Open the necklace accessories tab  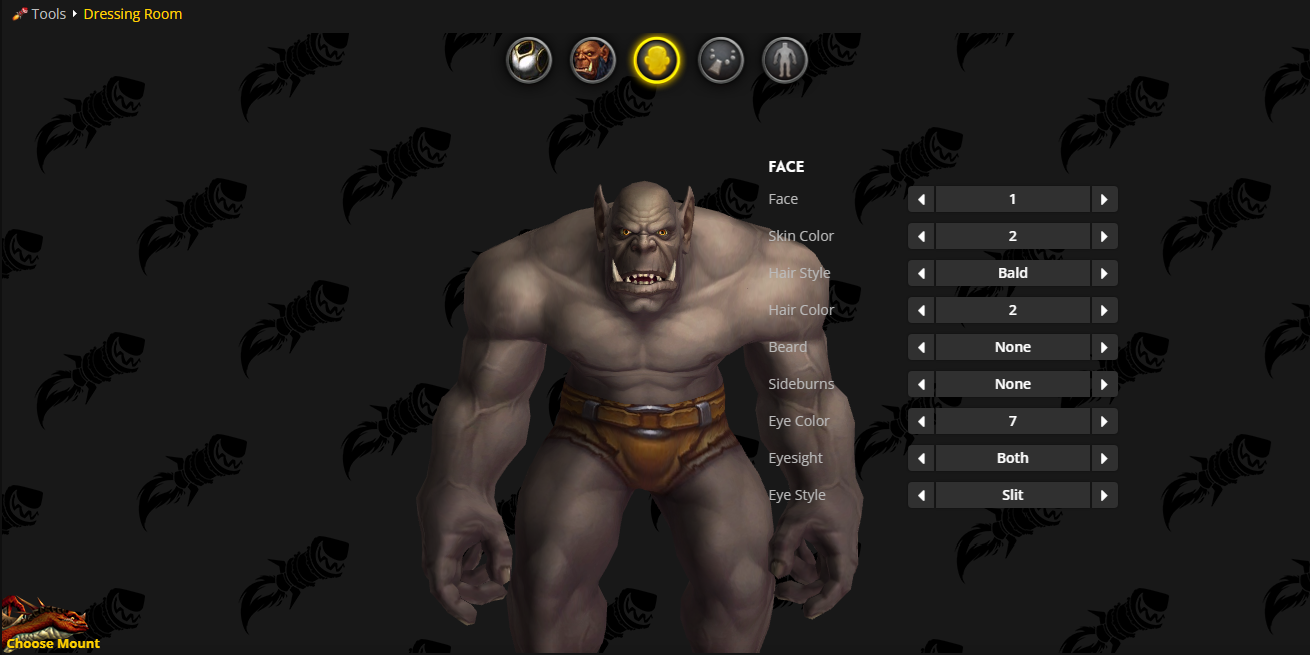[x=721, y=60]
